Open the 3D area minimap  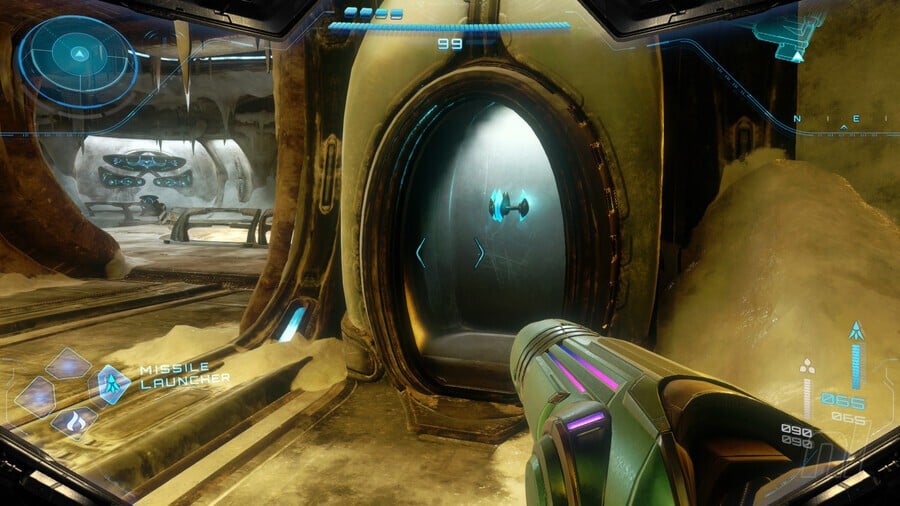tap(789, 36)
